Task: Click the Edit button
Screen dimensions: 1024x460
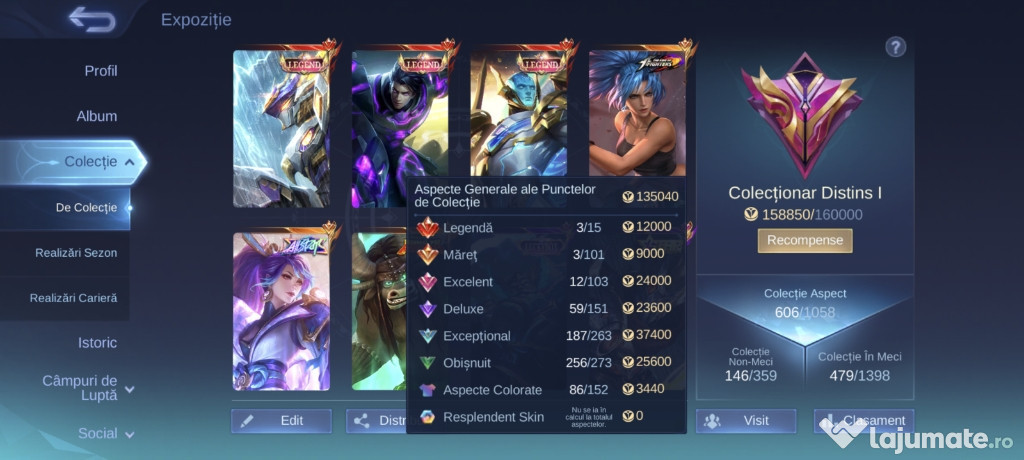Action: pyautogui.click(x=281, y=421)
